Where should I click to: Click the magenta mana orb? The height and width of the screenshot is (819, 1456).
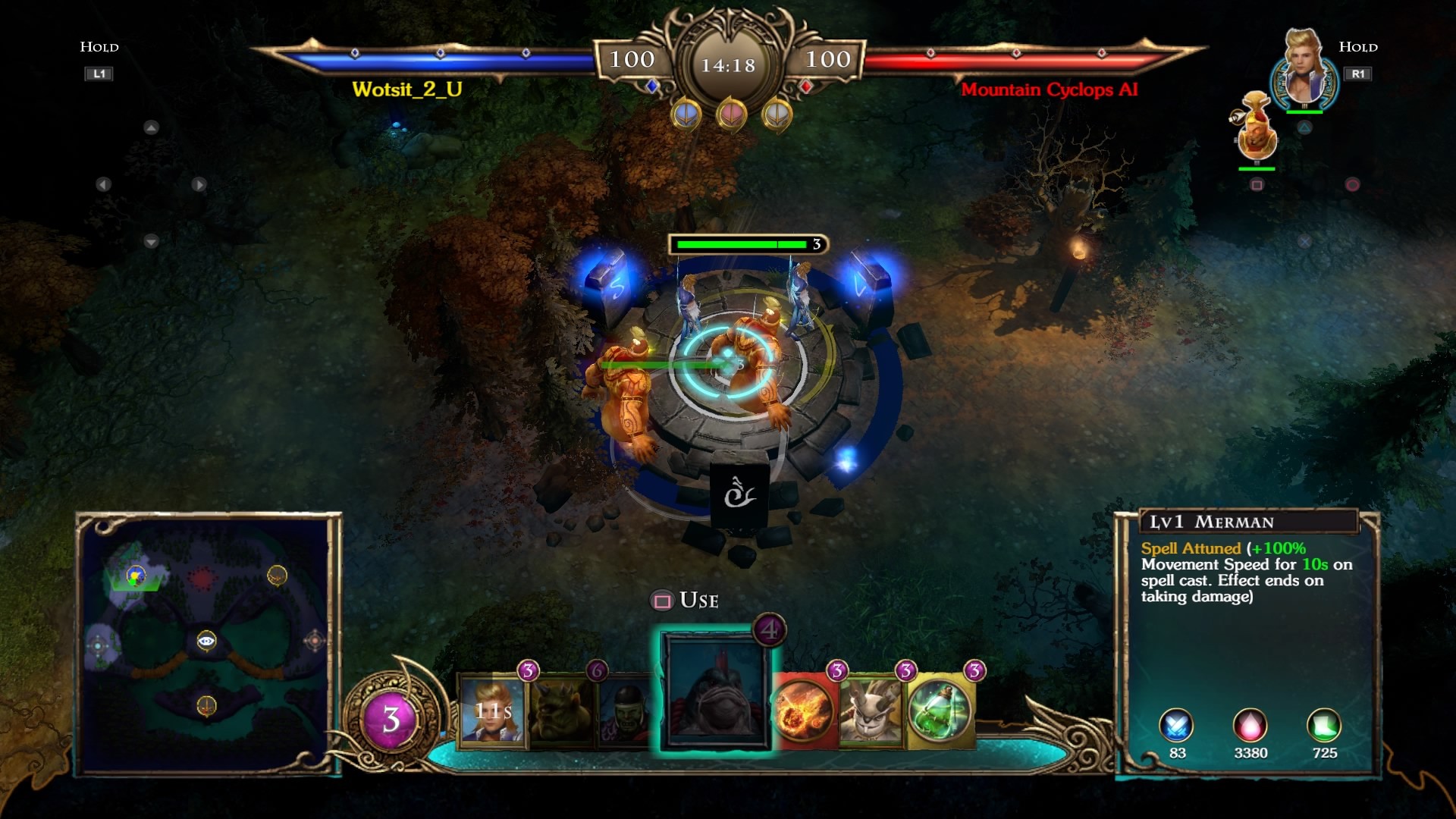point(391,718)
